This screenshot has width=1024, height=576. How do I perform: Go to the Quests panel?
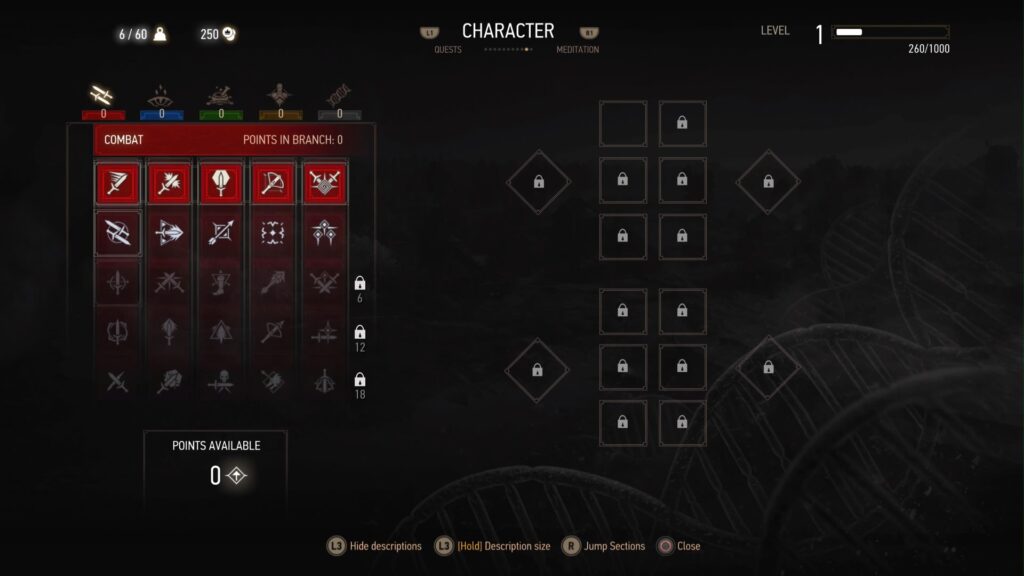tap(447, 49)
